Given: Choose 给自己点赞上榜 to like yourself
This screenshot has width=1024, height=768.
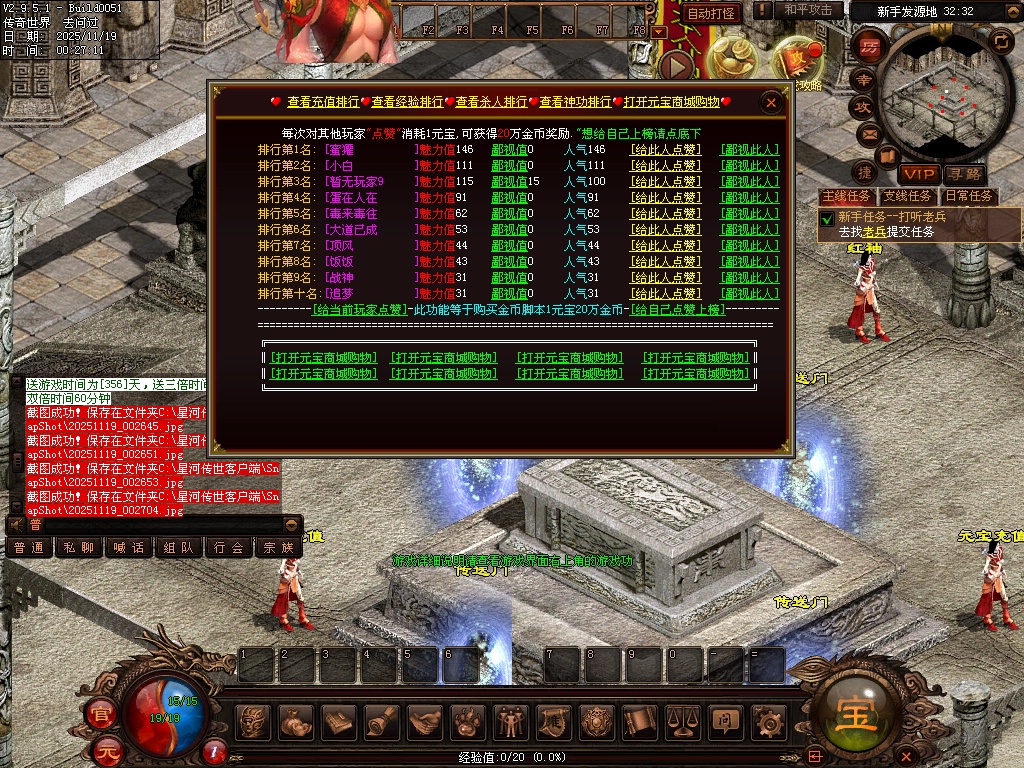Looking at the screenshot, I should click(x=687, y=310).
